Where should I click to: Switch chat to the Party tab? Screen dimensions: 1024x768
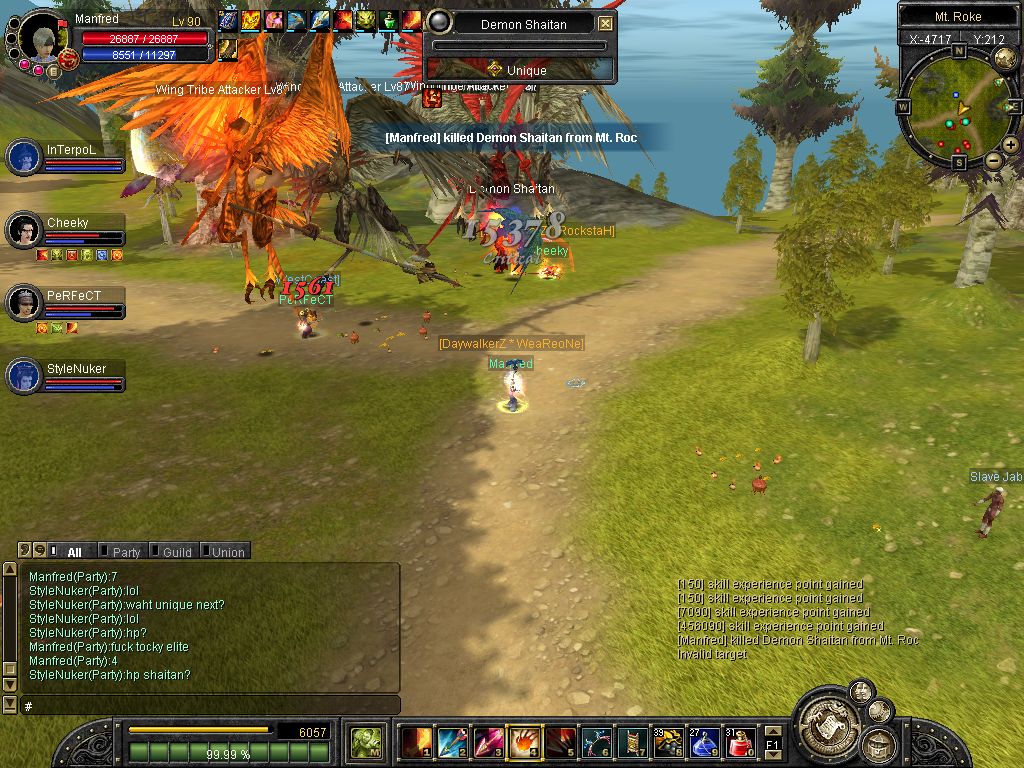(126, 552)
